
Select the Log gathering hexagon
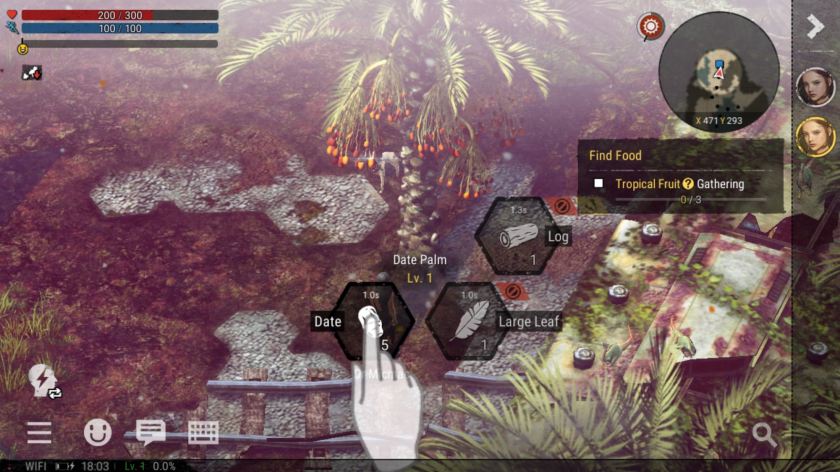point(516,236)
